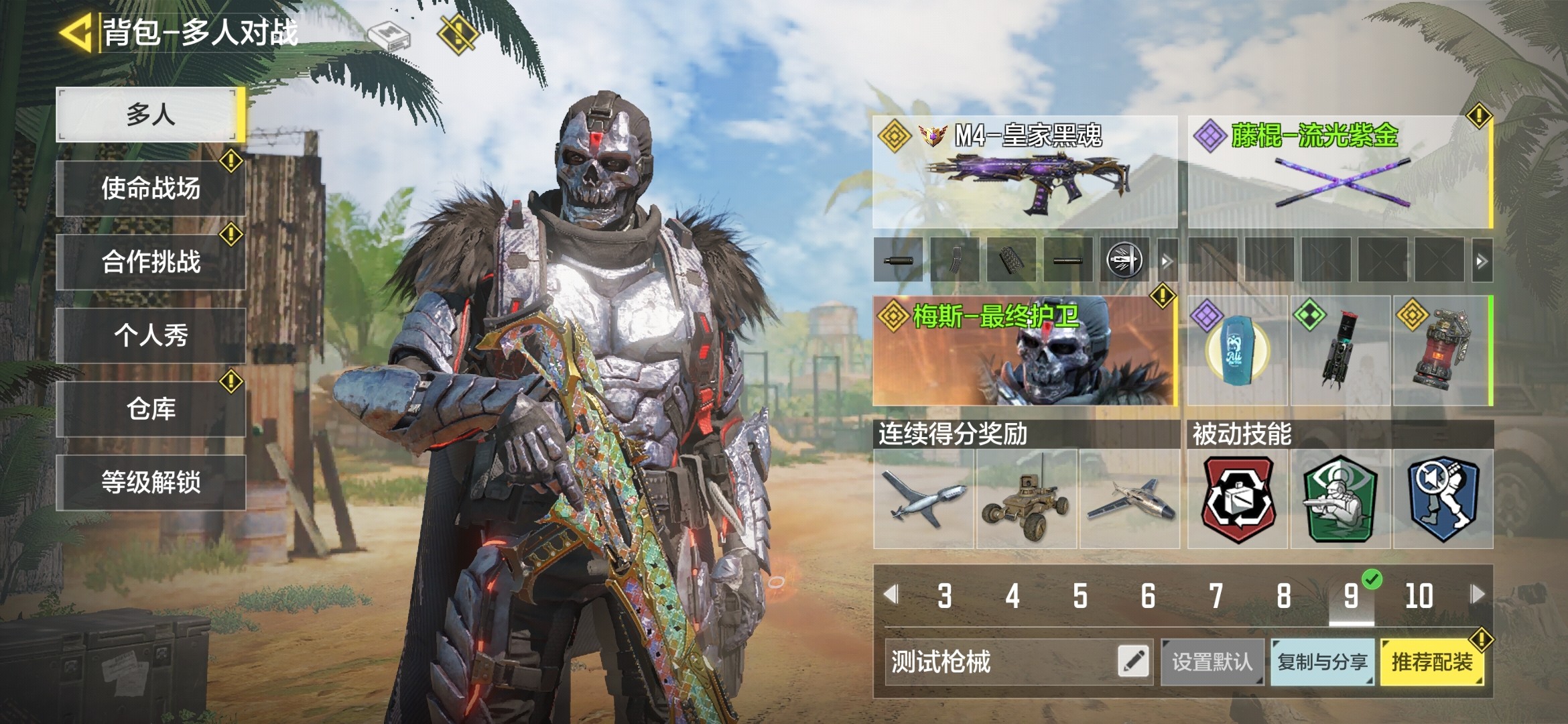
Task: Switch to loadout slot 5
Action: (1080, 596)
